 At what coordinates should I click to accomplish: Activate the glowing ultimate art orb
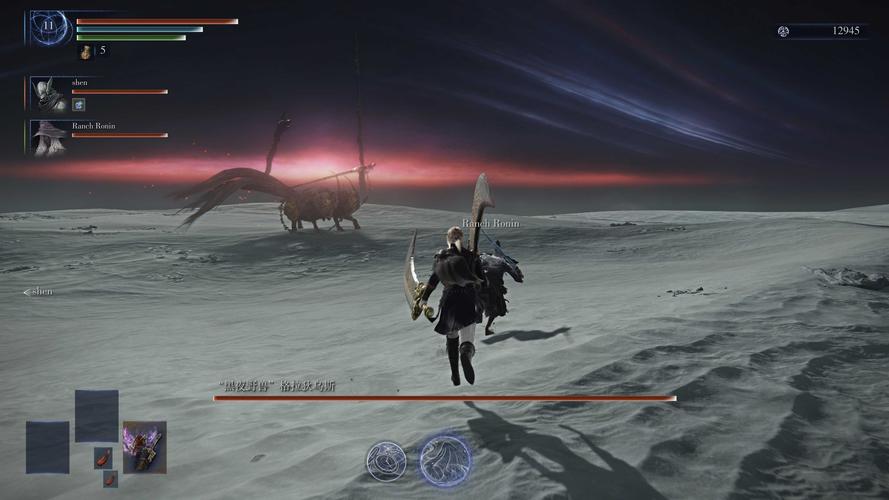tap(444, 460)
